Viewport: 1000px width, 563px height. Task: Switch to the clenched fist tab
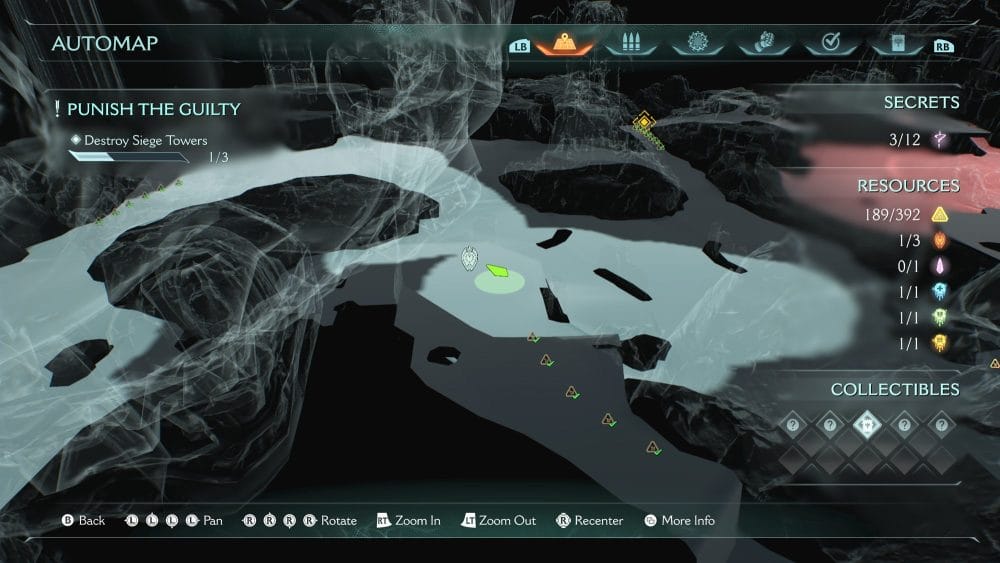point(762,44)
